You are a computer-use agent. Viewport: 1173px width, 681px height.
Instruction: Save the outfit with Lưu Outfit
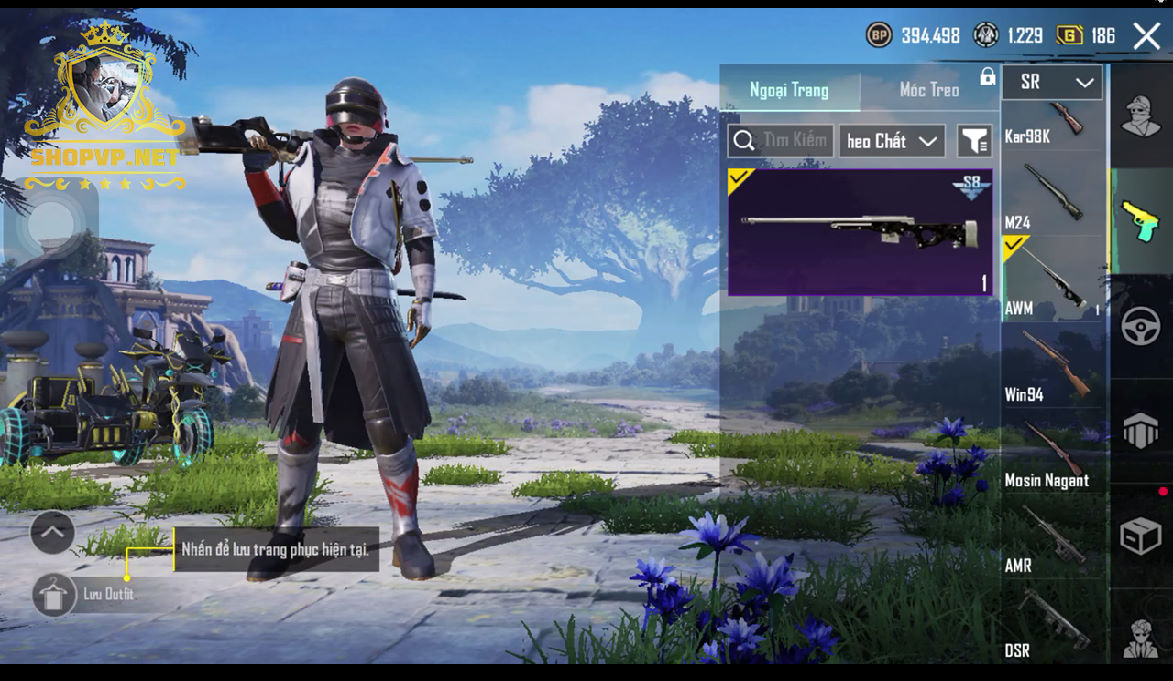(54, 595)
